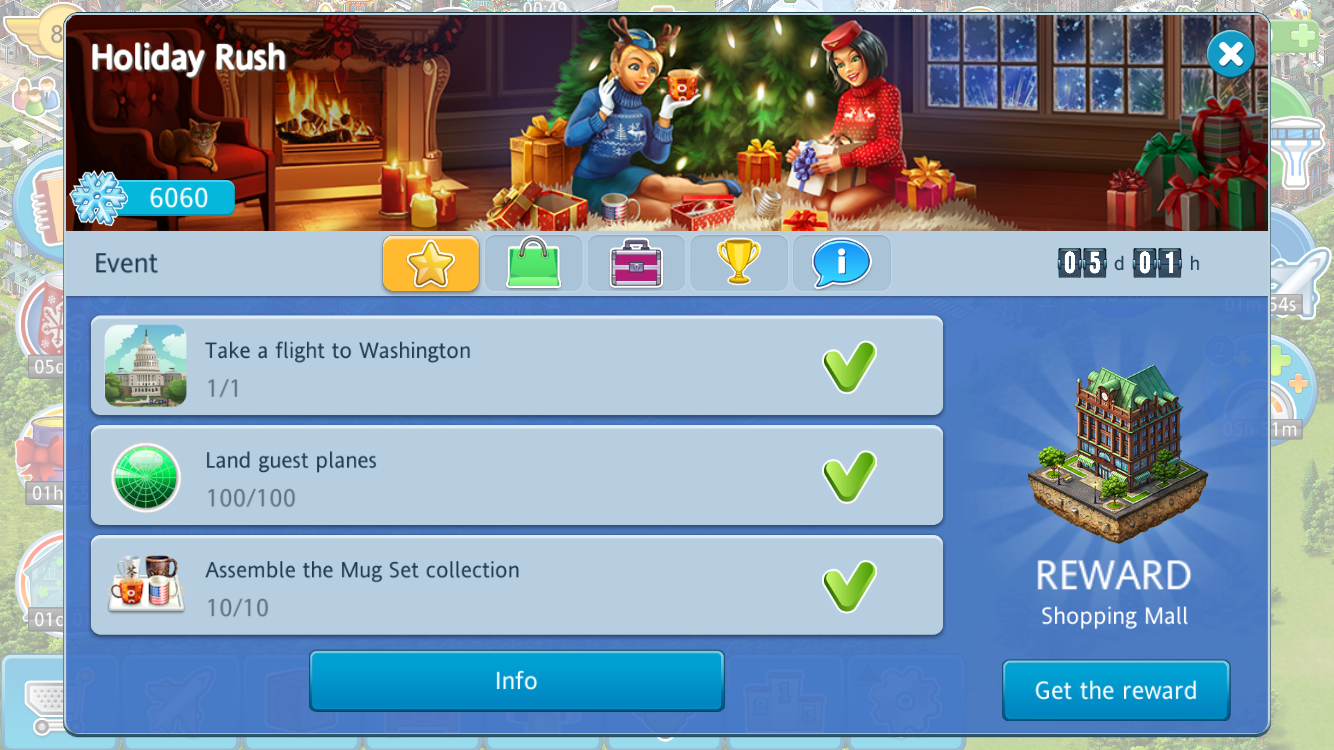The height and width of the screenshot is (750, 1334).
Task: Select the Take a flight to Washington task
Action: click(516, 366)
